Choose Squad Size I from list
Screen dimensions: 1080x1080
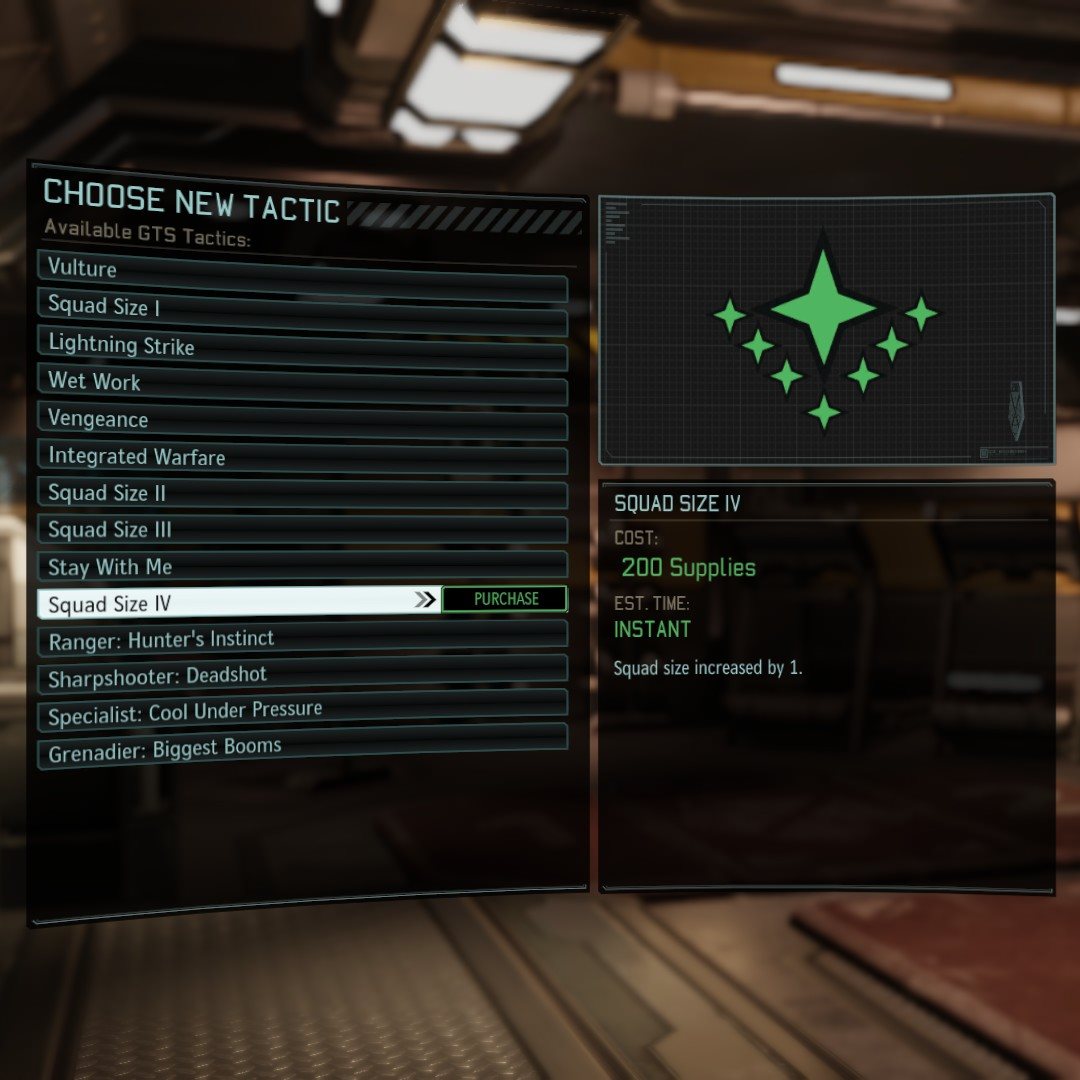[300, 307]
